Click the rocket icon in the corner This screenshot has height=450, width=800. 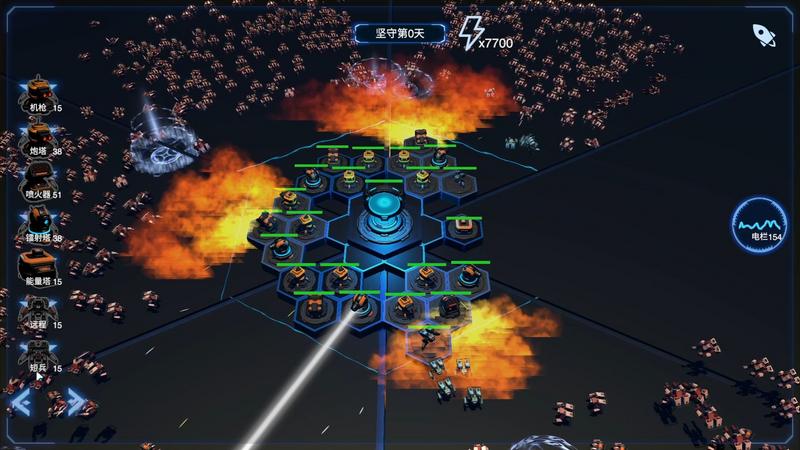click(764, 35)
